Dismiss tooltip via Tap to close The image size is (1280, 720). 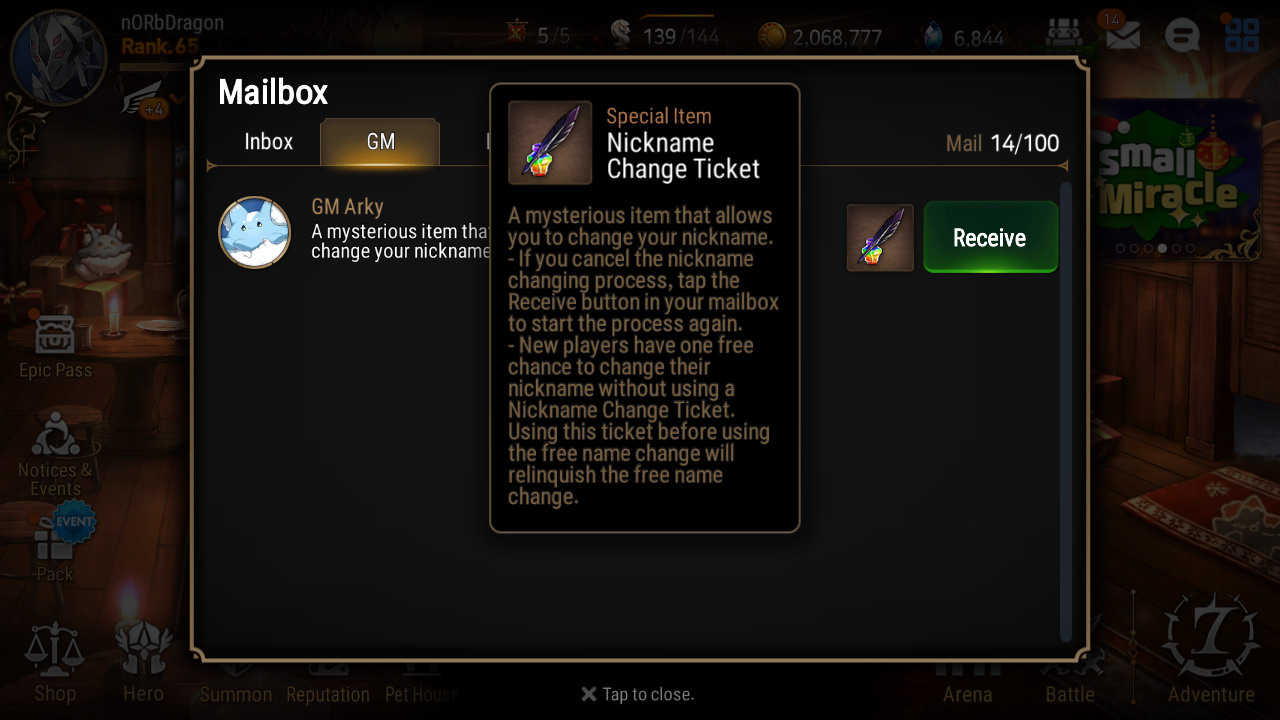point(638,694)
